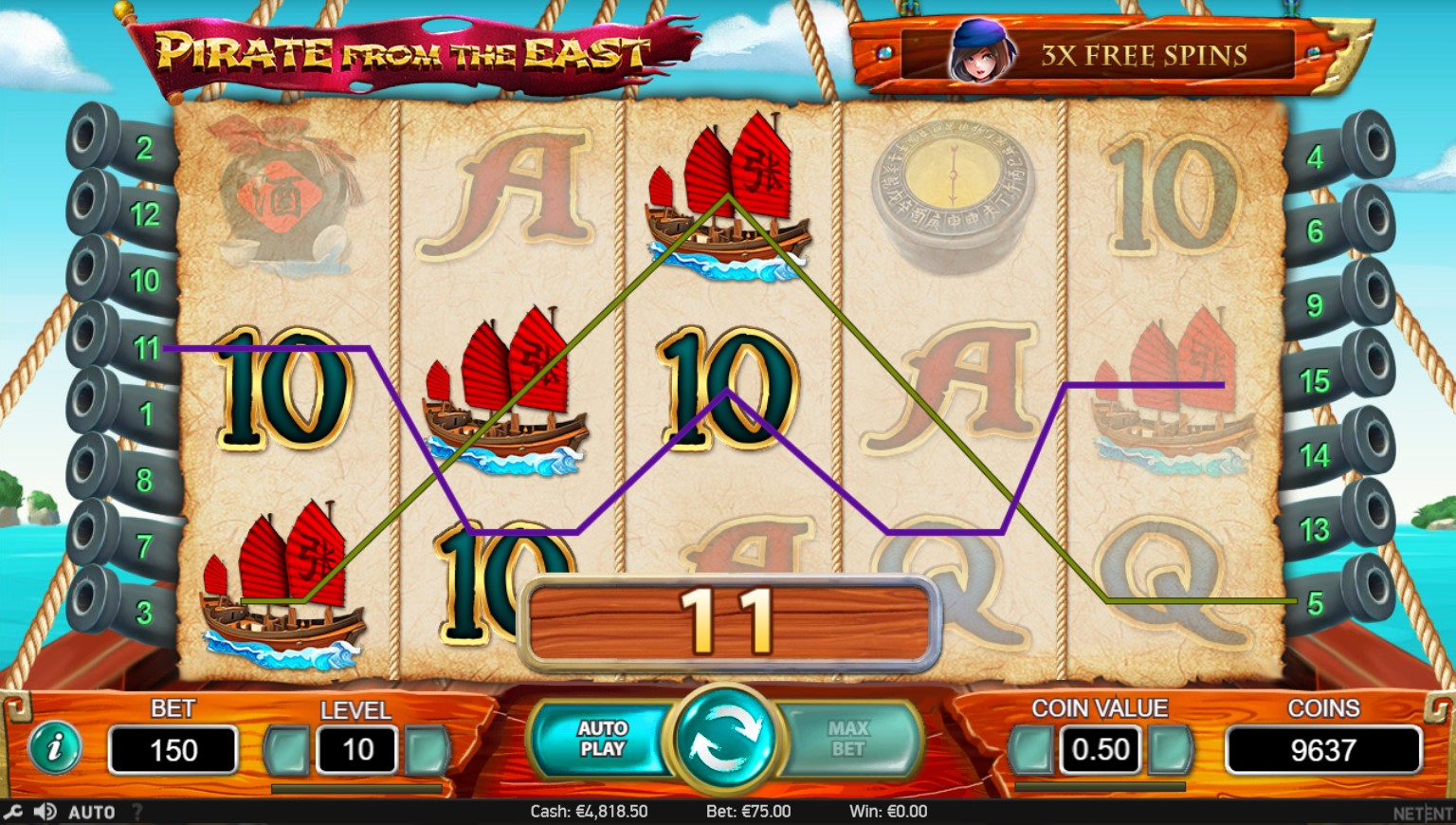The height and width of the screenshot is (825, 1456).
Task: Spin the reels with the round arrow button
Action: [726, 740]
